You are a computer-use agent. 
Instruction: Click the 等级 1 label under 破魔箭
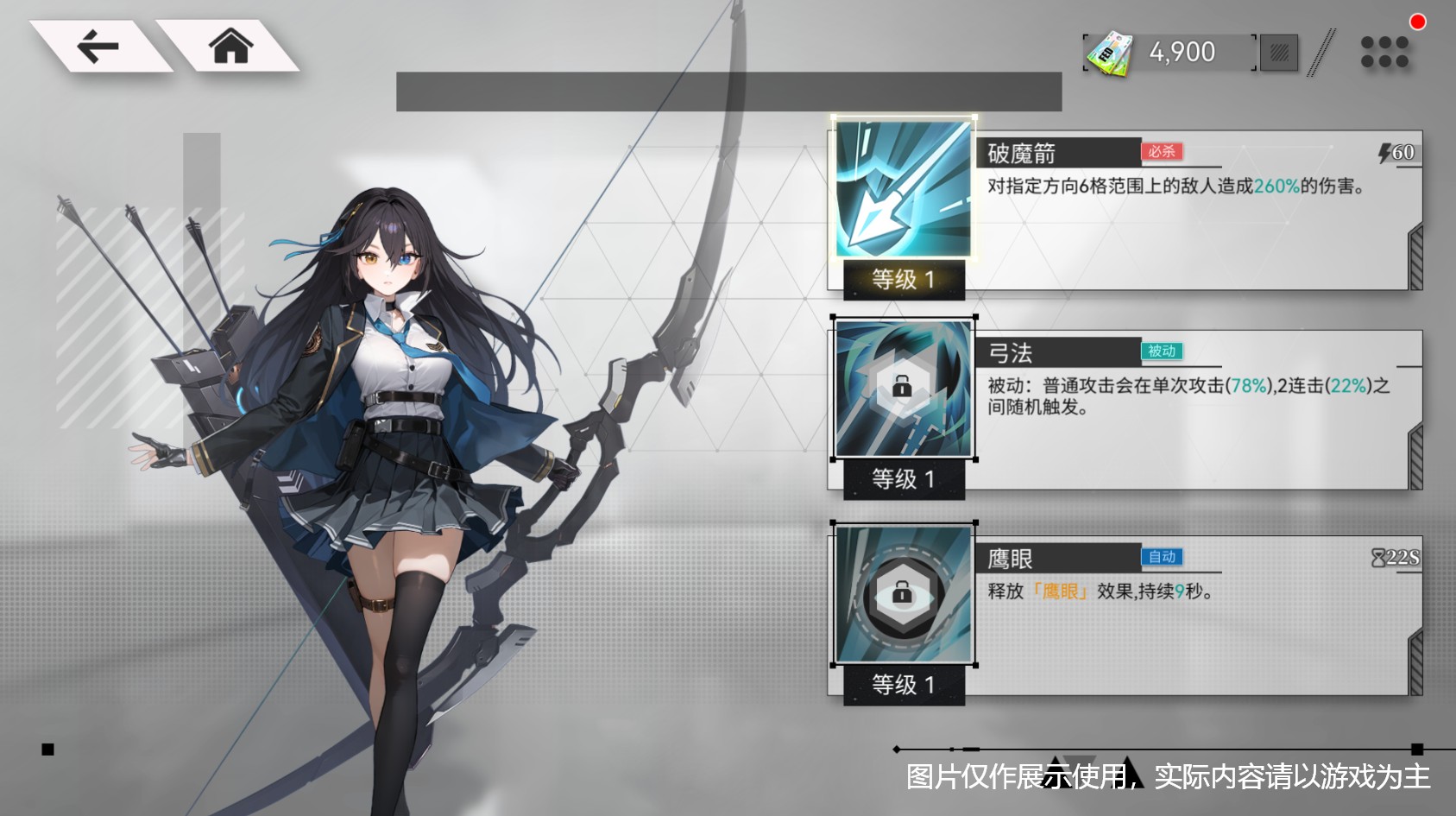click(x=904, y=279)
